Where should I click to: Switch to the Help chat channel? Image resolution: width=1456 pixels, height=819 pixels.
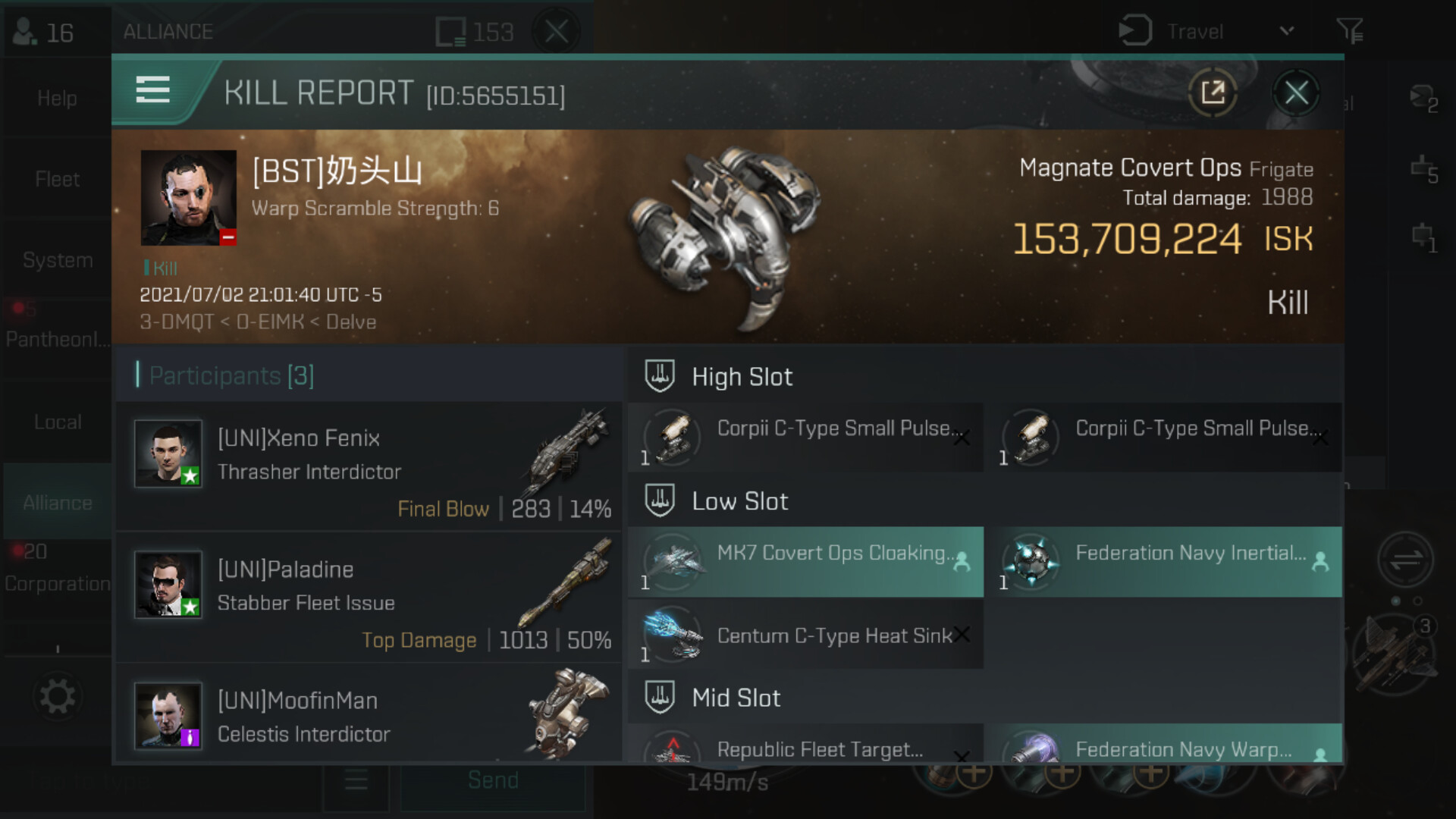[x=58, y=99]
